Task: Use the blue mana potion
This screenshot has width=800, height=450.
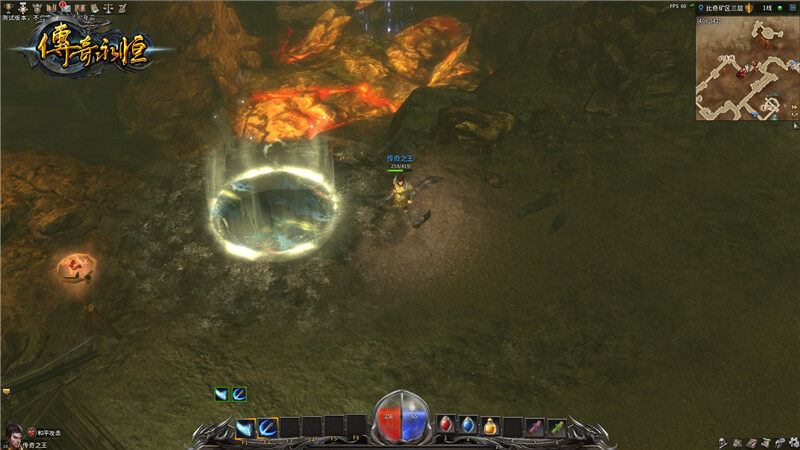Action: pos(468,426)
